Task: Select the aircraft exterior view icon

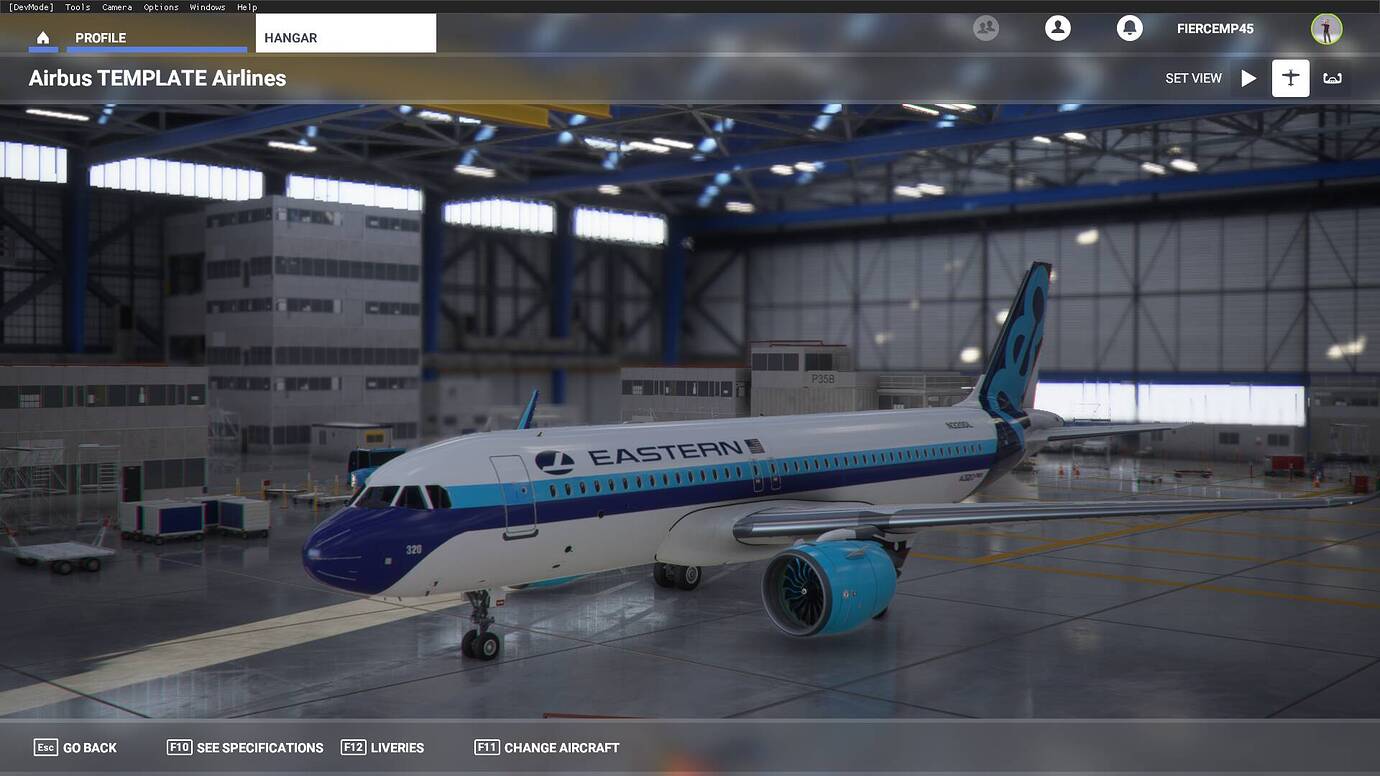Action: pyautogui.click(x=1289, y=77)
